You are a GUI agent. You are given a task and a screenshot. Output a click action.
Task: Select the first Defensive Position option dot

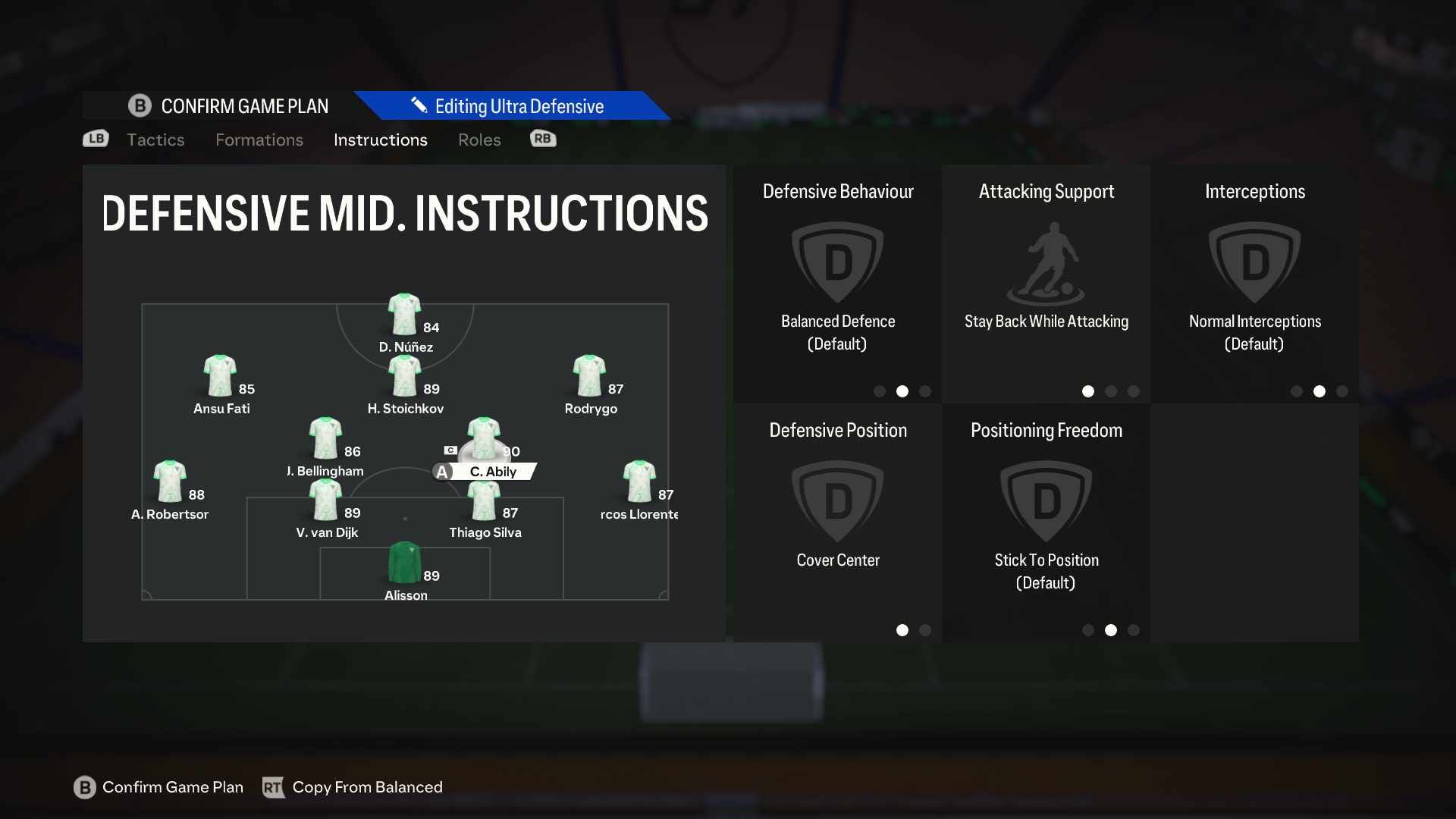click(x=902, y=630)
